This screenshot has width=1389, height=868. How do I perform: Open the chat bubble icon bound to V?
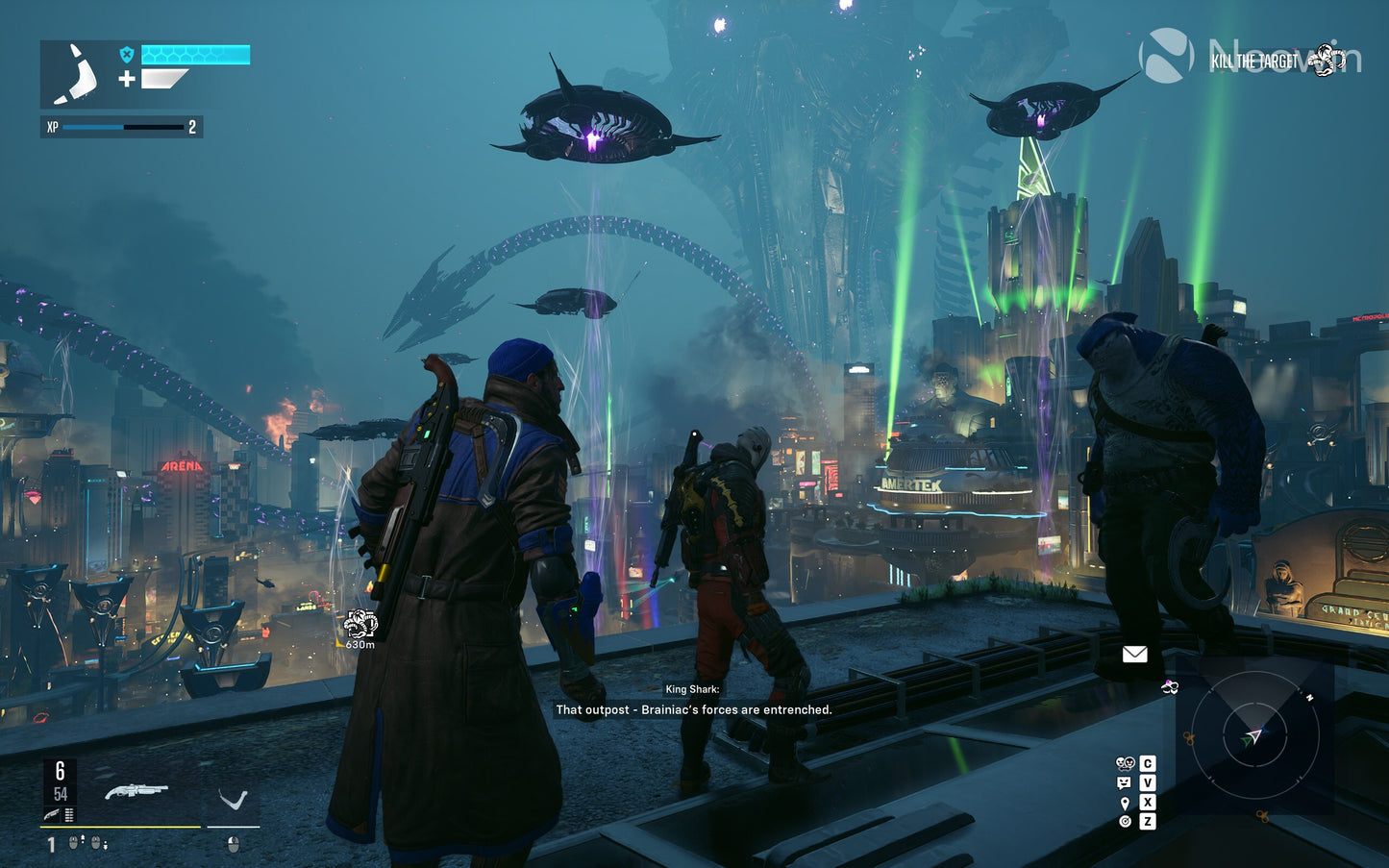tap(1123, 782)
